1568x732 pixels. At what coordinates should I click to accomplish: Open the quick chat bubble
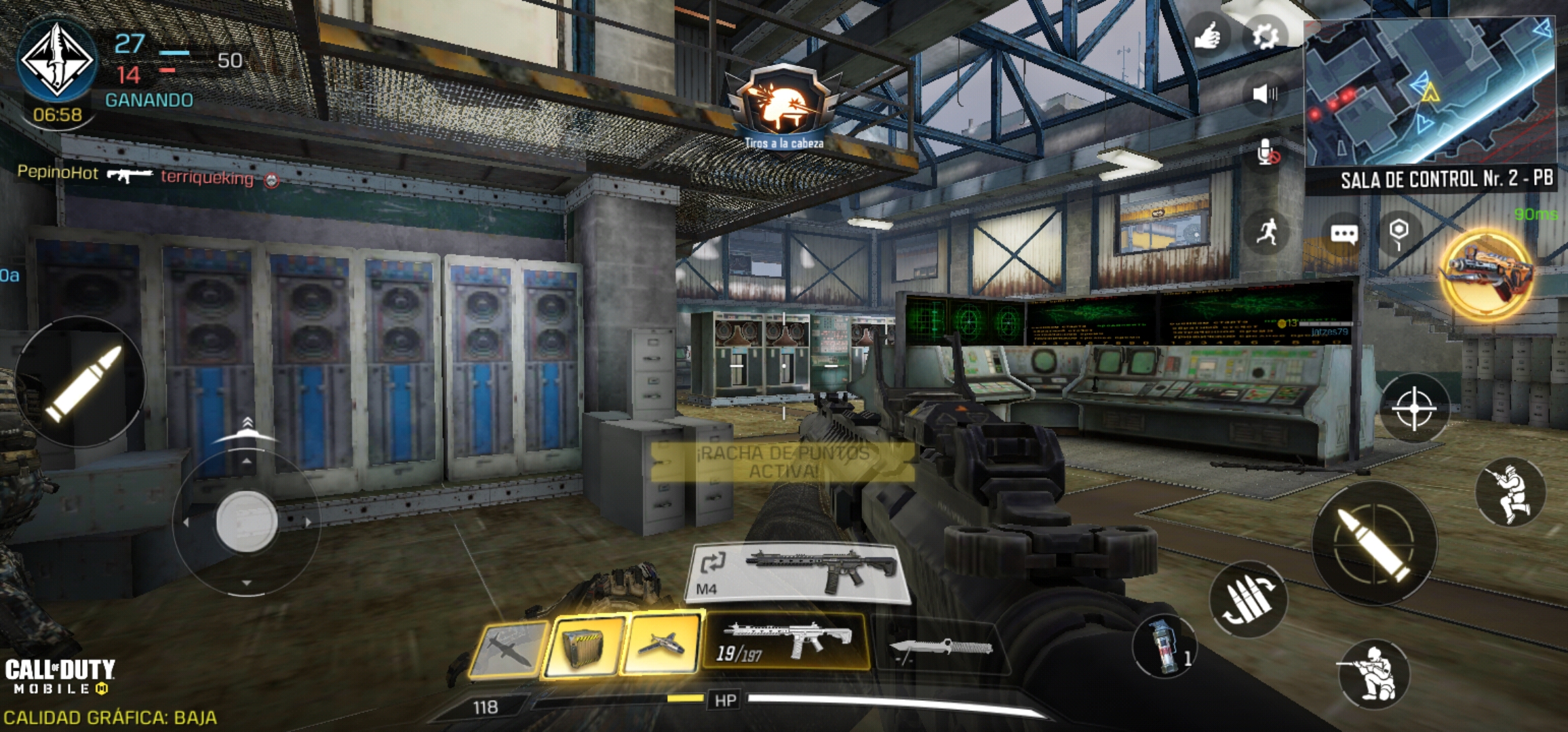(1344, 235)
